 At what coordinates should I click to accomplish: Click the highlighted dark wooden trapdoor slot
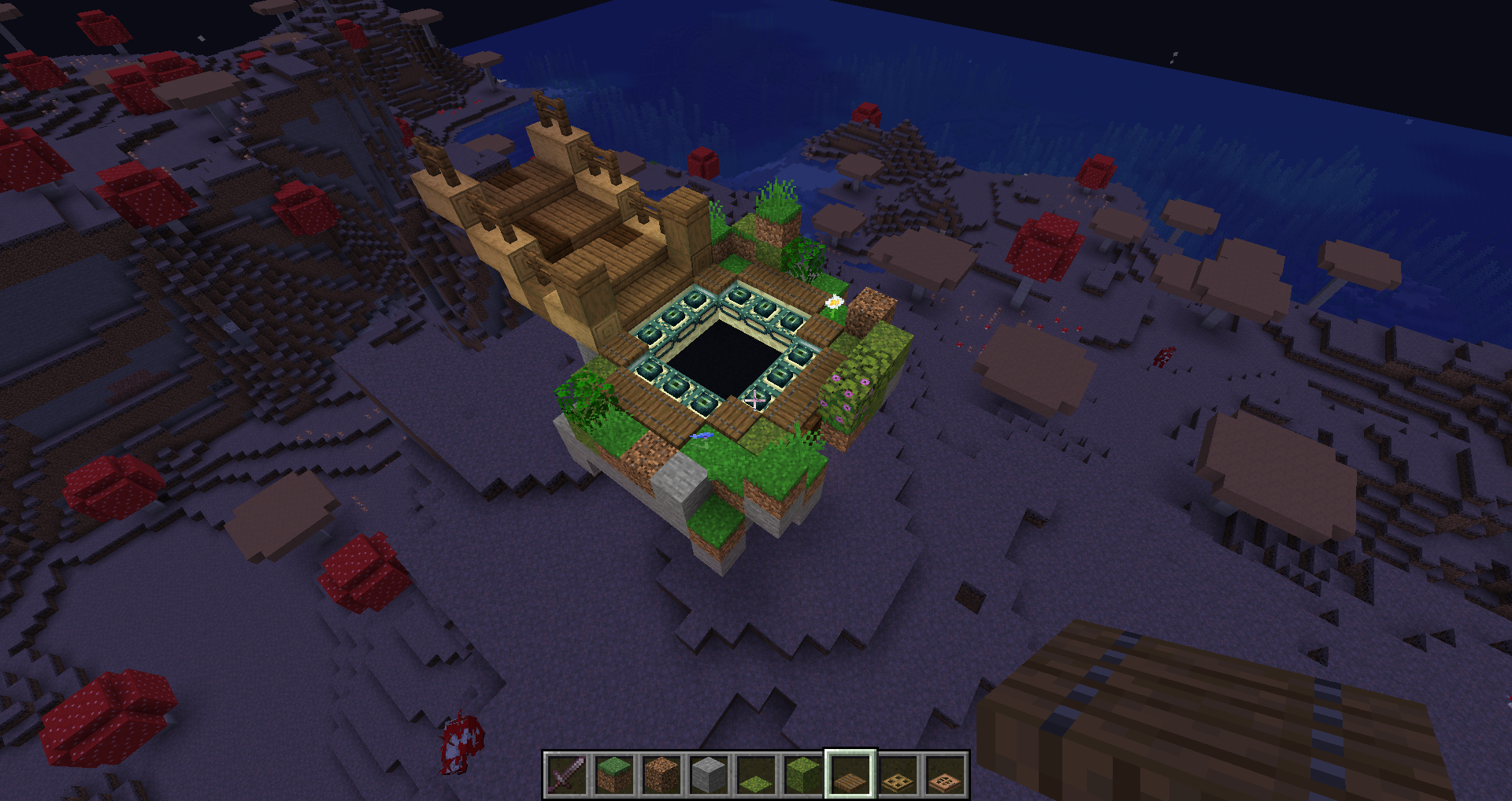click(x=850, y=774)
